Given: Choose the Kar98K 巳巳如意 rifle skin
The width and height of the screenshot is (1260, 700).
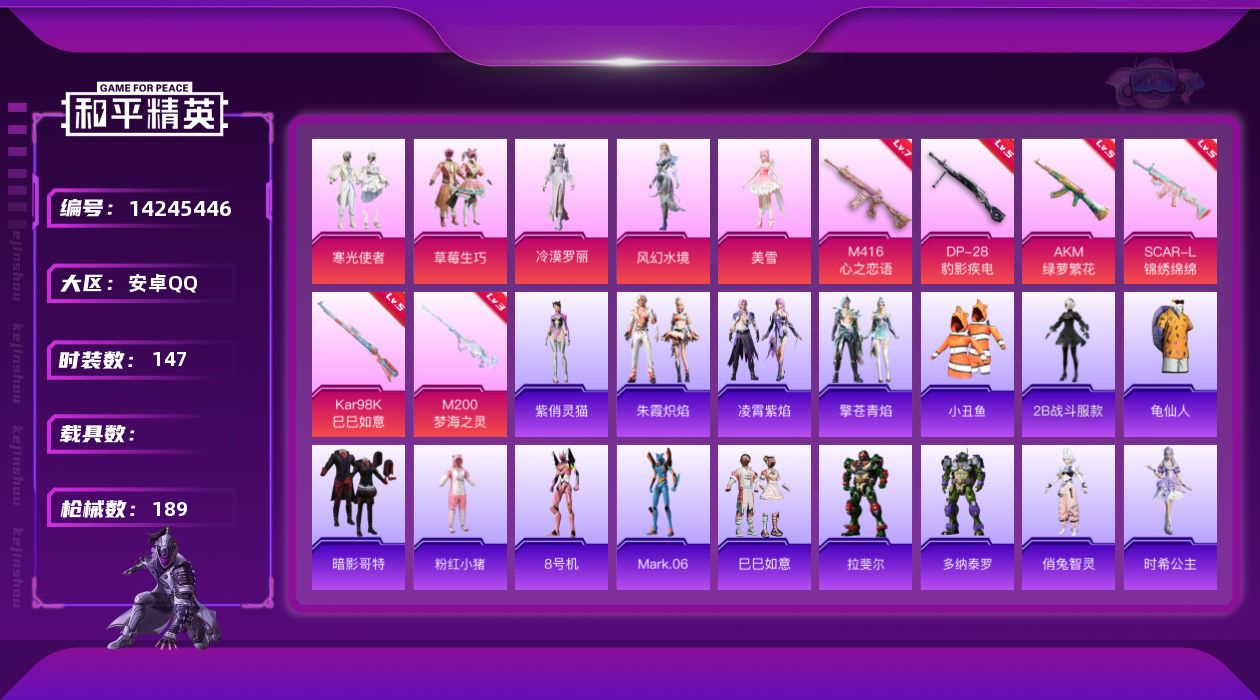Looking at the screenshot, I should [358, 364].
